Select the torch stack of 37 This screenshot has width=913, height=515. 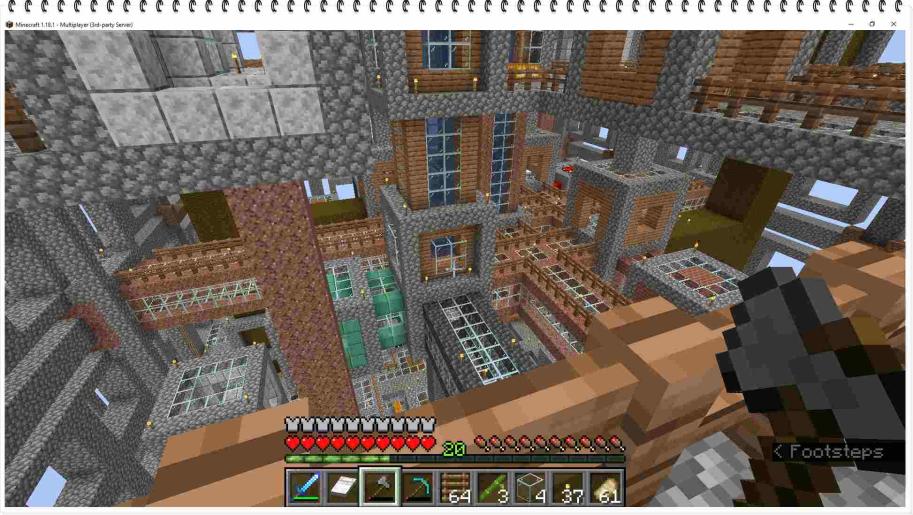[x=570, y=488]
